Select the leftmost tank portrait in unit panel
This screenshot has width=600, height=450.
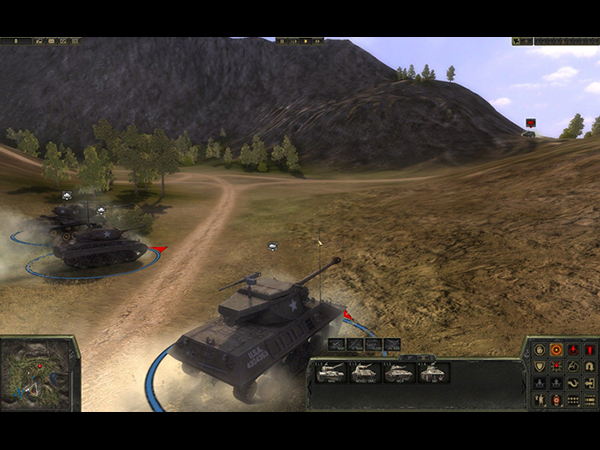(x=331, y=372)
